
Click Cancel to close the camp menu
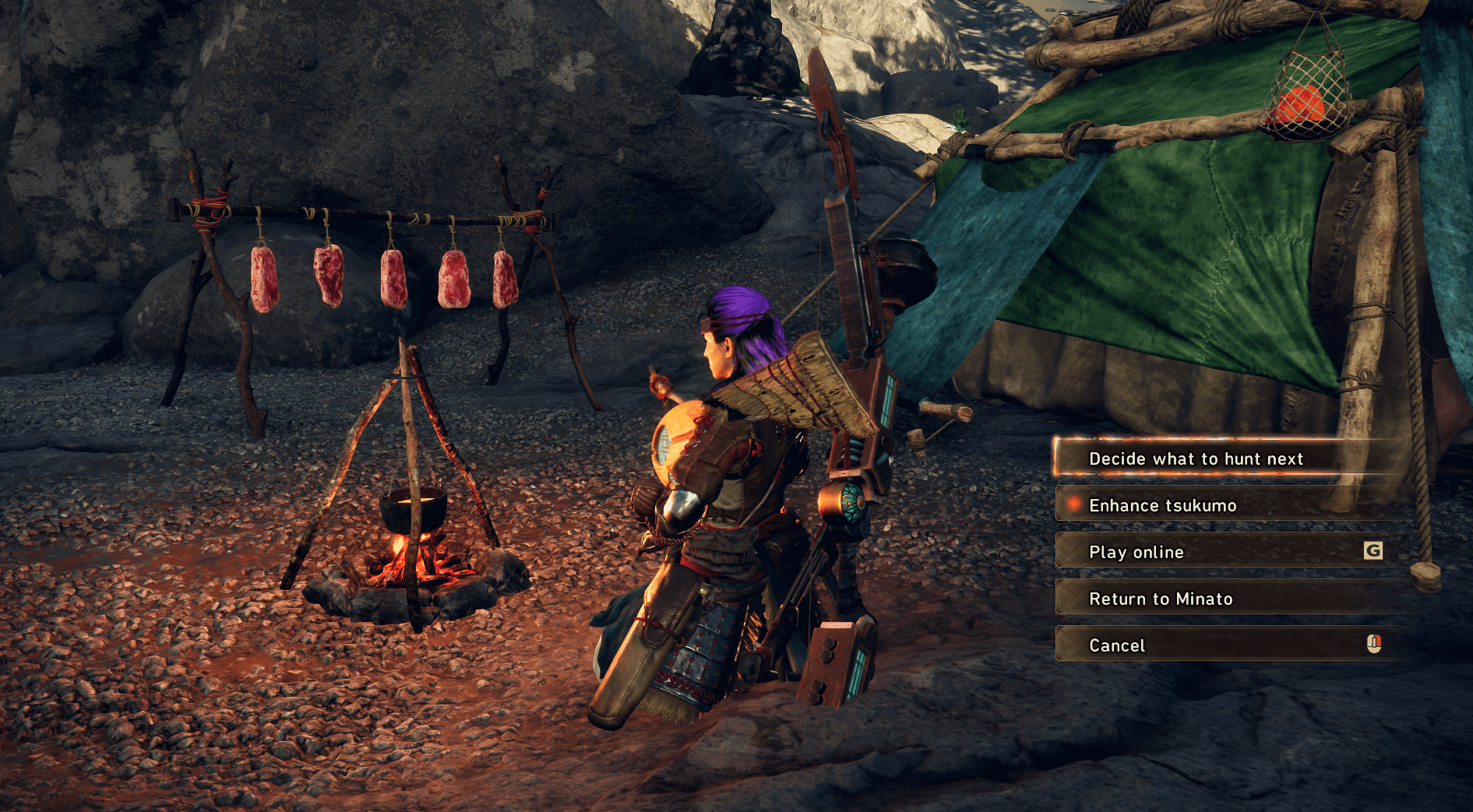1118,645
